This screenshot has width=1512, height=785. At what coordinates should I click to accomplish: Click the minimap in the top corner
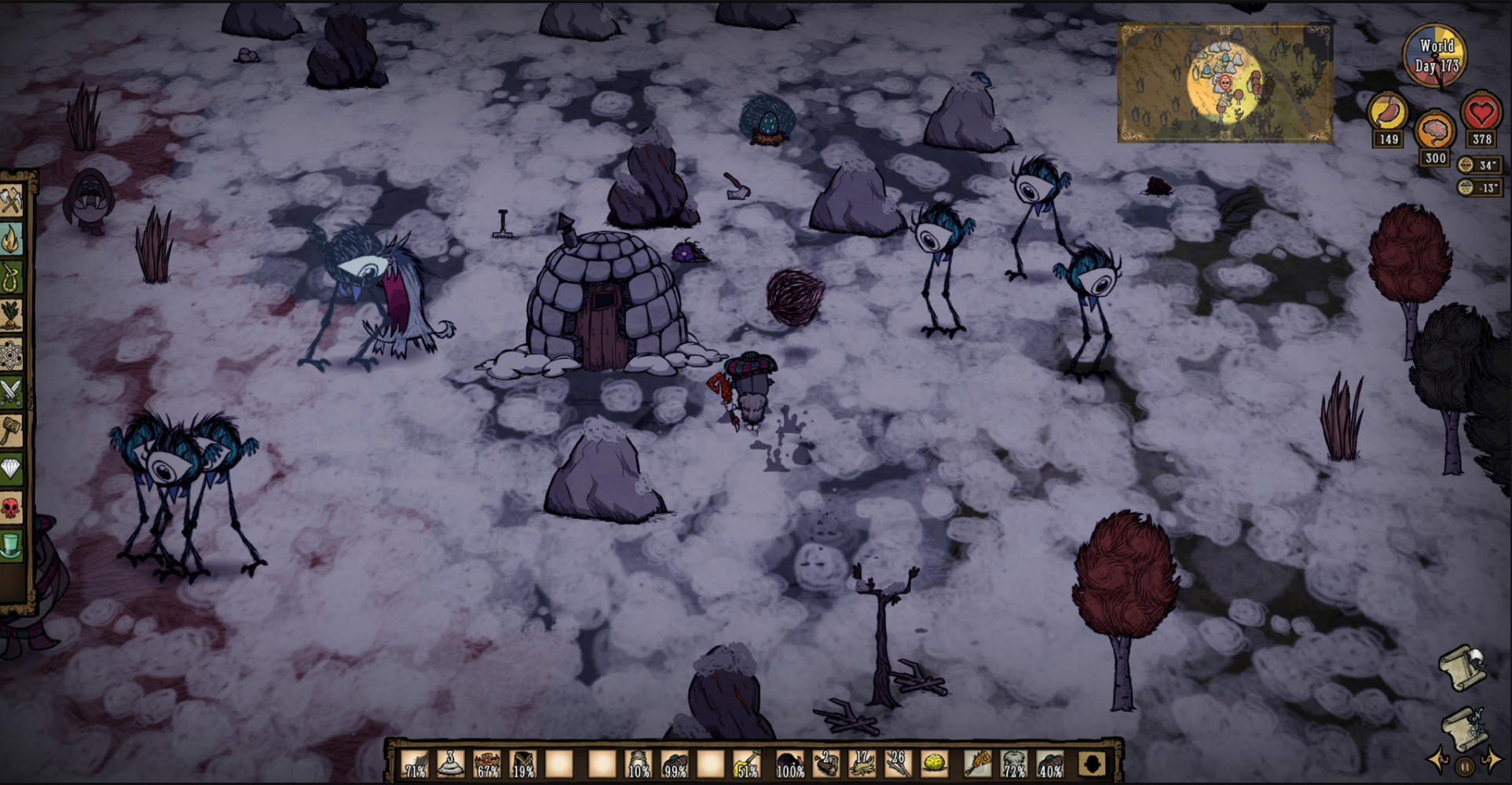(x=1225, y=83)
